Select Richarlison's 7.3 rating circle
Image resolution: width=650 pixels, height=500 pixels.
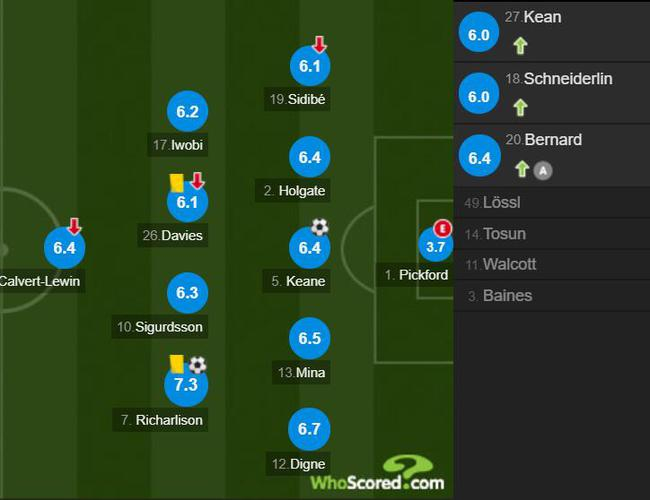point(185,385)
